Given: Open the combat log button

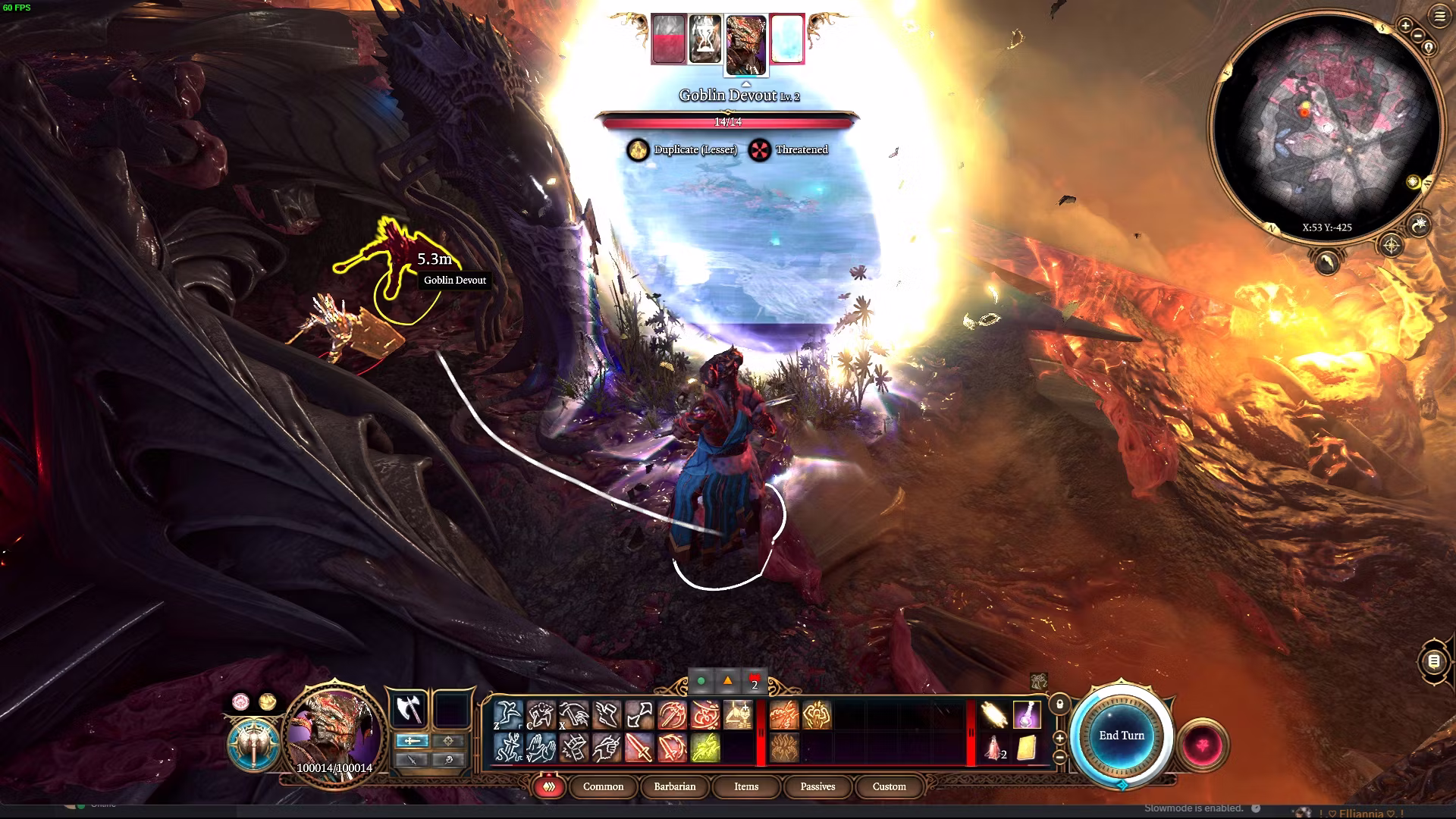Looking at the screenshot, I should pos(1433,661).
